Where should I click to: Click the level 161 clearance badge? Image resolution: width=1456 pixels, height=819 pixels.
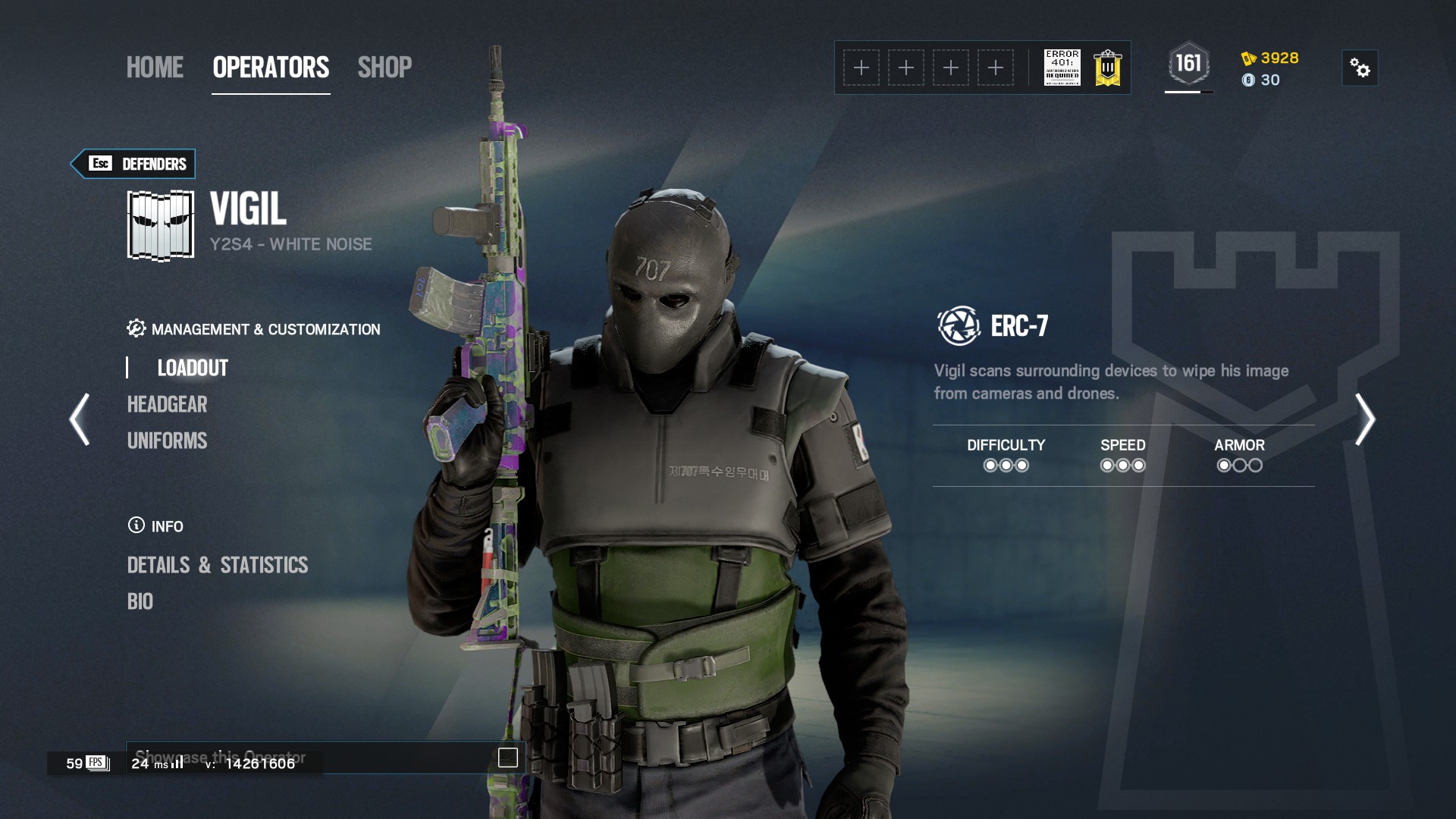pyautogui.click(x=1188, y=64)
